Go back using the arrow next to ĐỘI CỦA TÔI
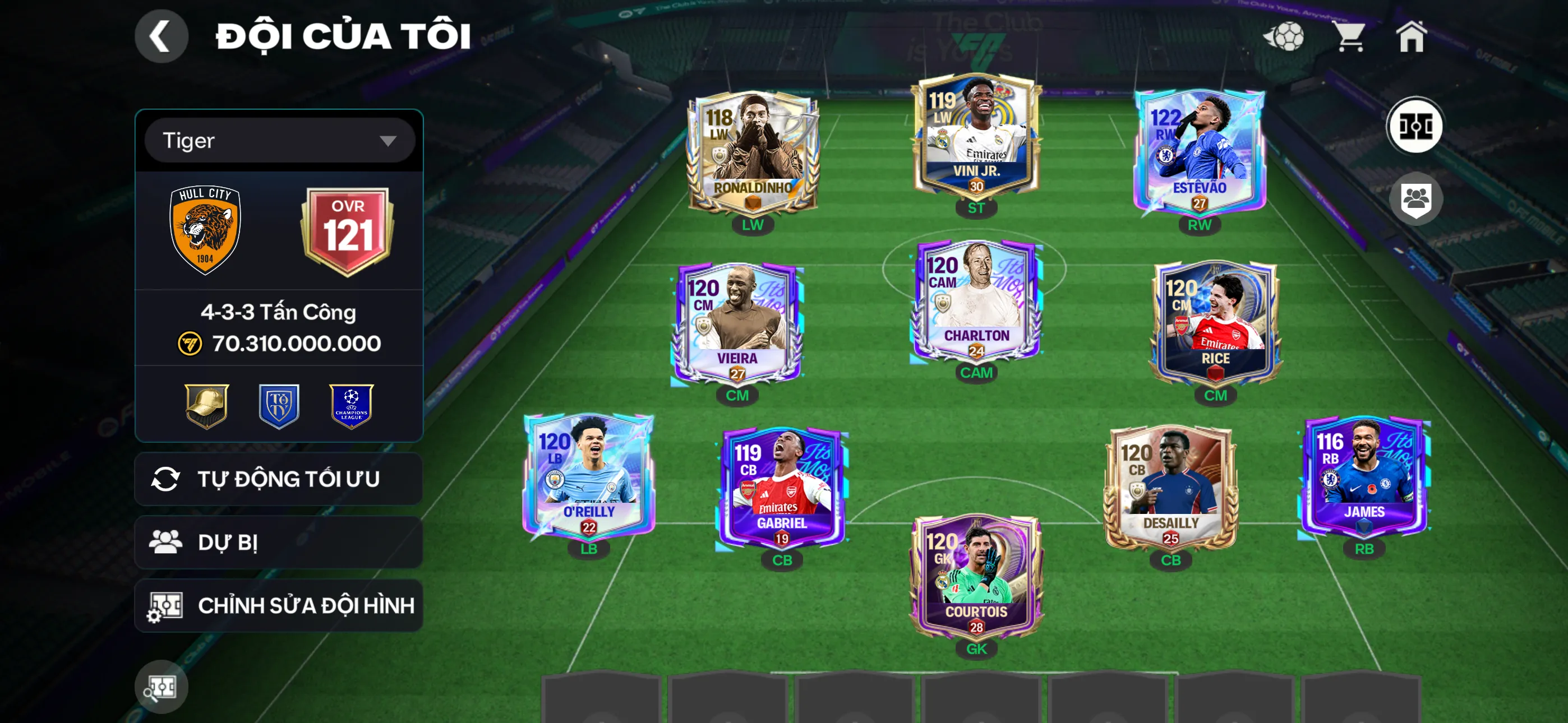1568x723 pixels. pos(162,36)
